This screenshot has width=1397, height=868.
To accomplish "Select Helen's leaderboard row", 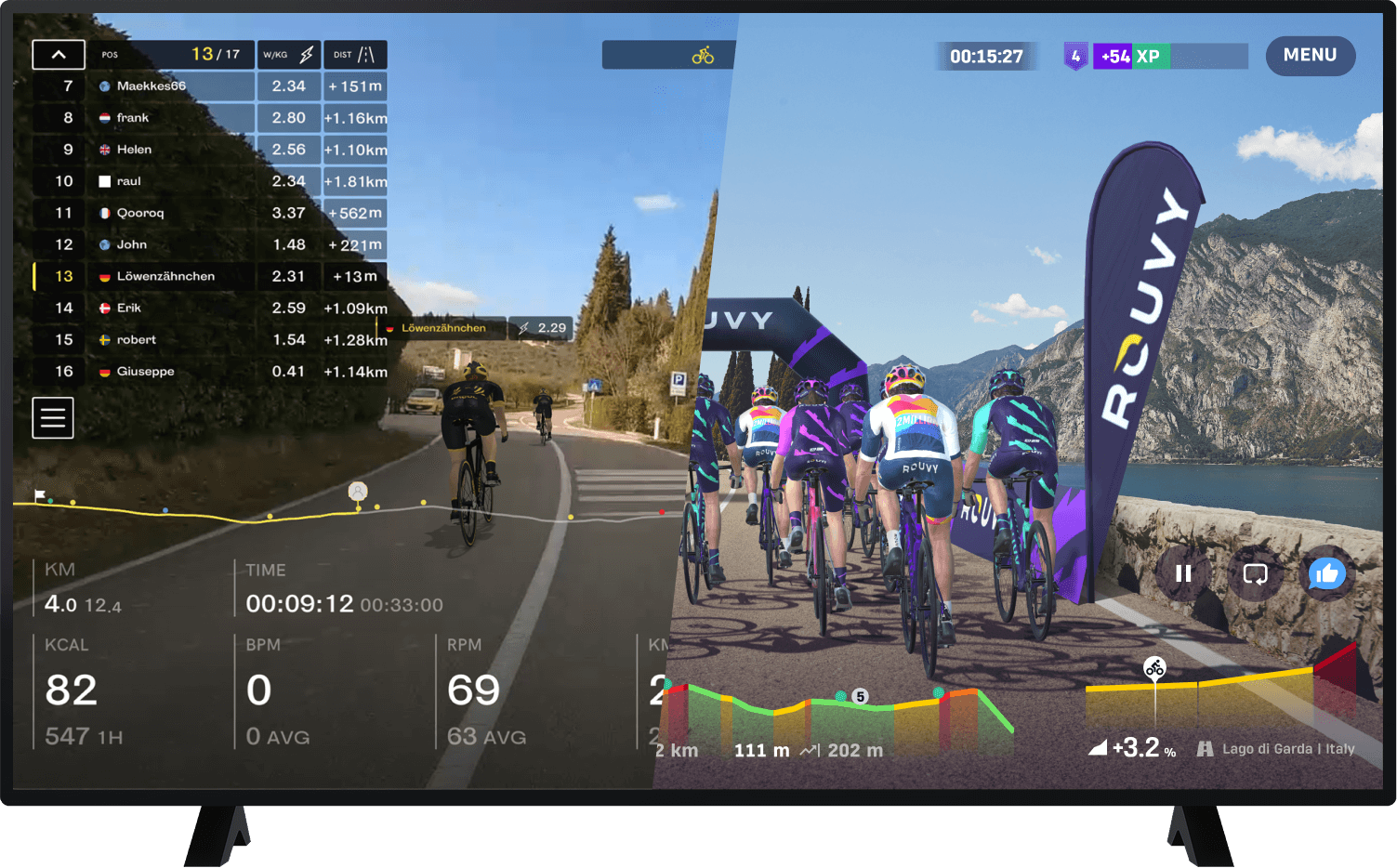I will (134, 150).
